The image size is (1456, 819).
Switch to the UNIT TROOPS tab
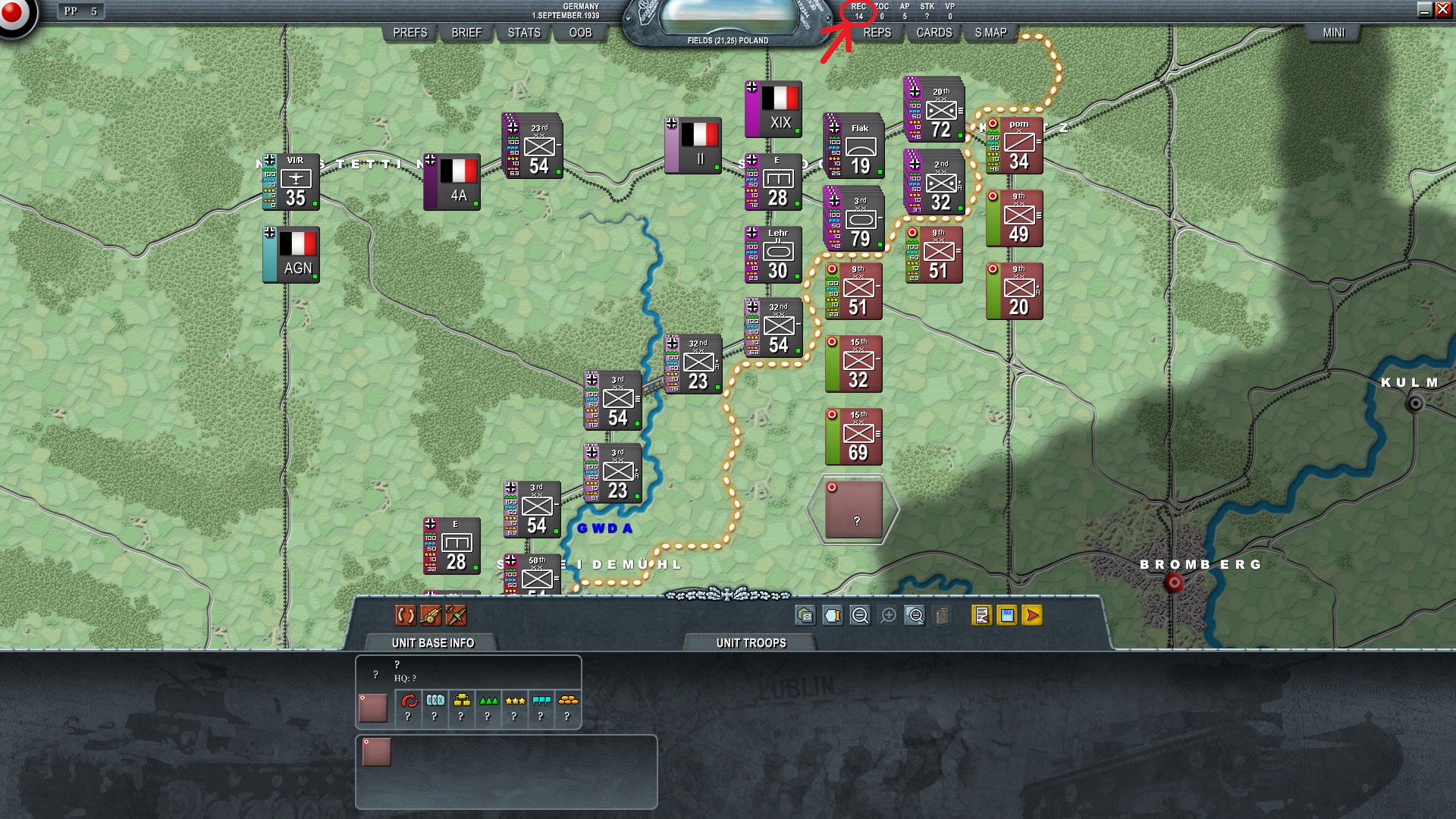tap(750, 642)
